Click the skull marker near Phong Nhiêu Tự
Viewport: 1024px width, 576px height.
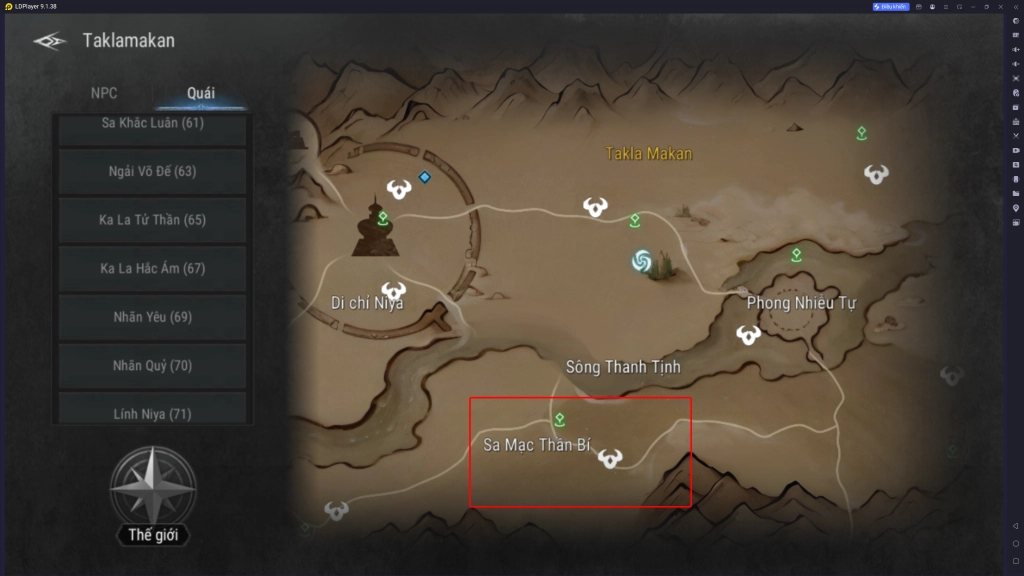click(x=748, y=335)
